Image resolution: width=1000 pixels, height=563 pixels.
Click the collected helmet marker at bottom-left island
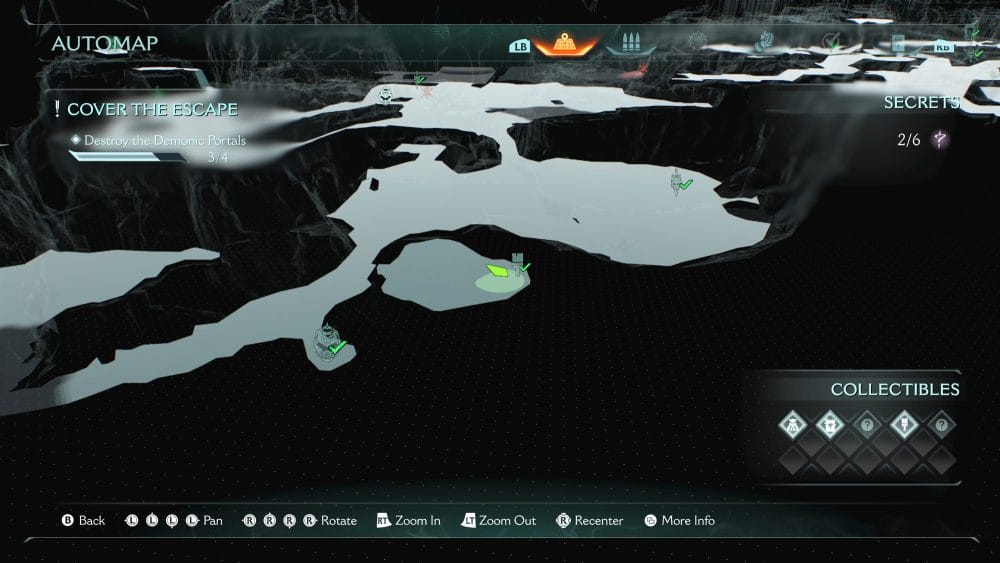click(x=327, y=342)
